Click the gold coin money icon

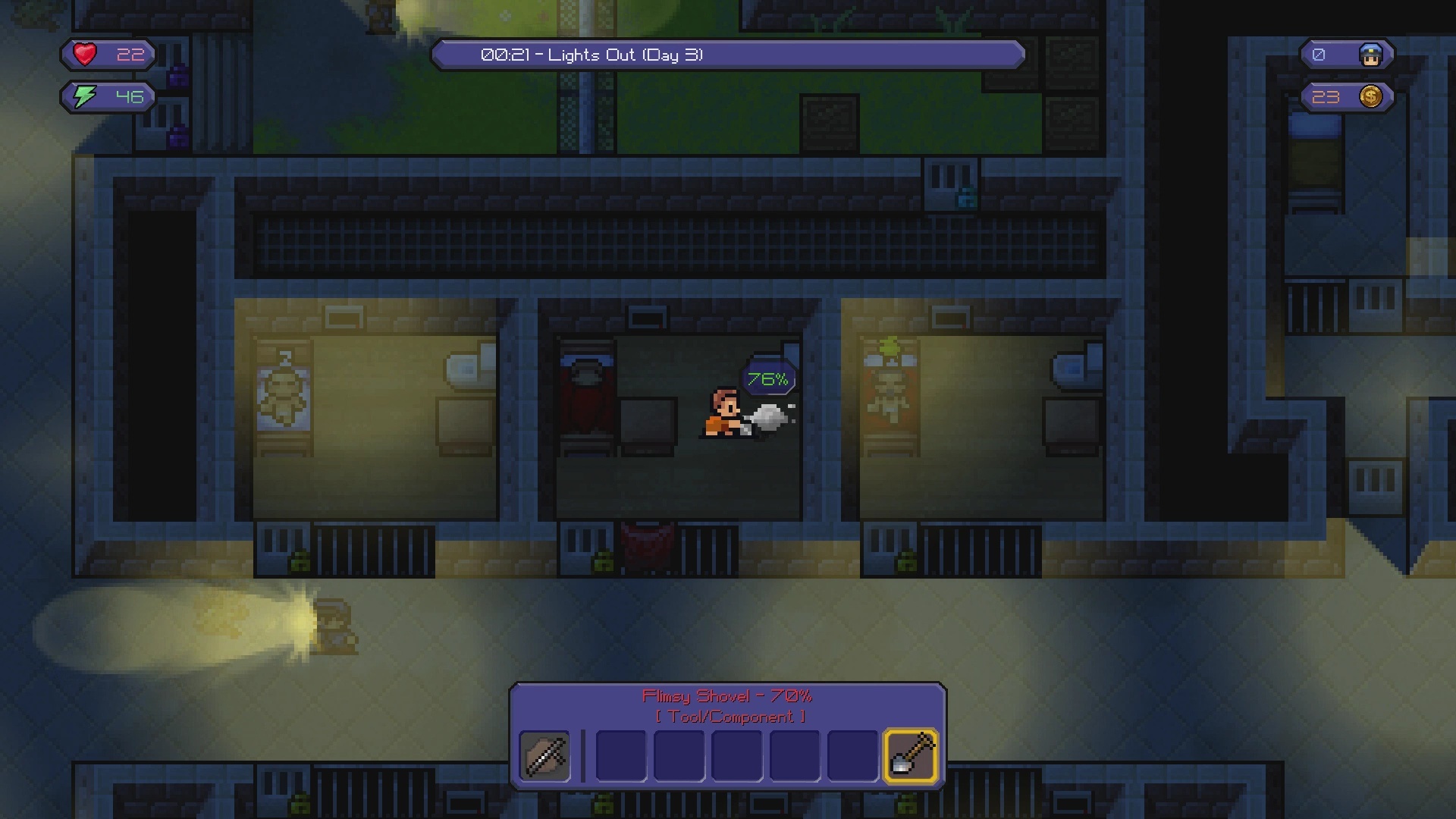(x=1370, y=96)
